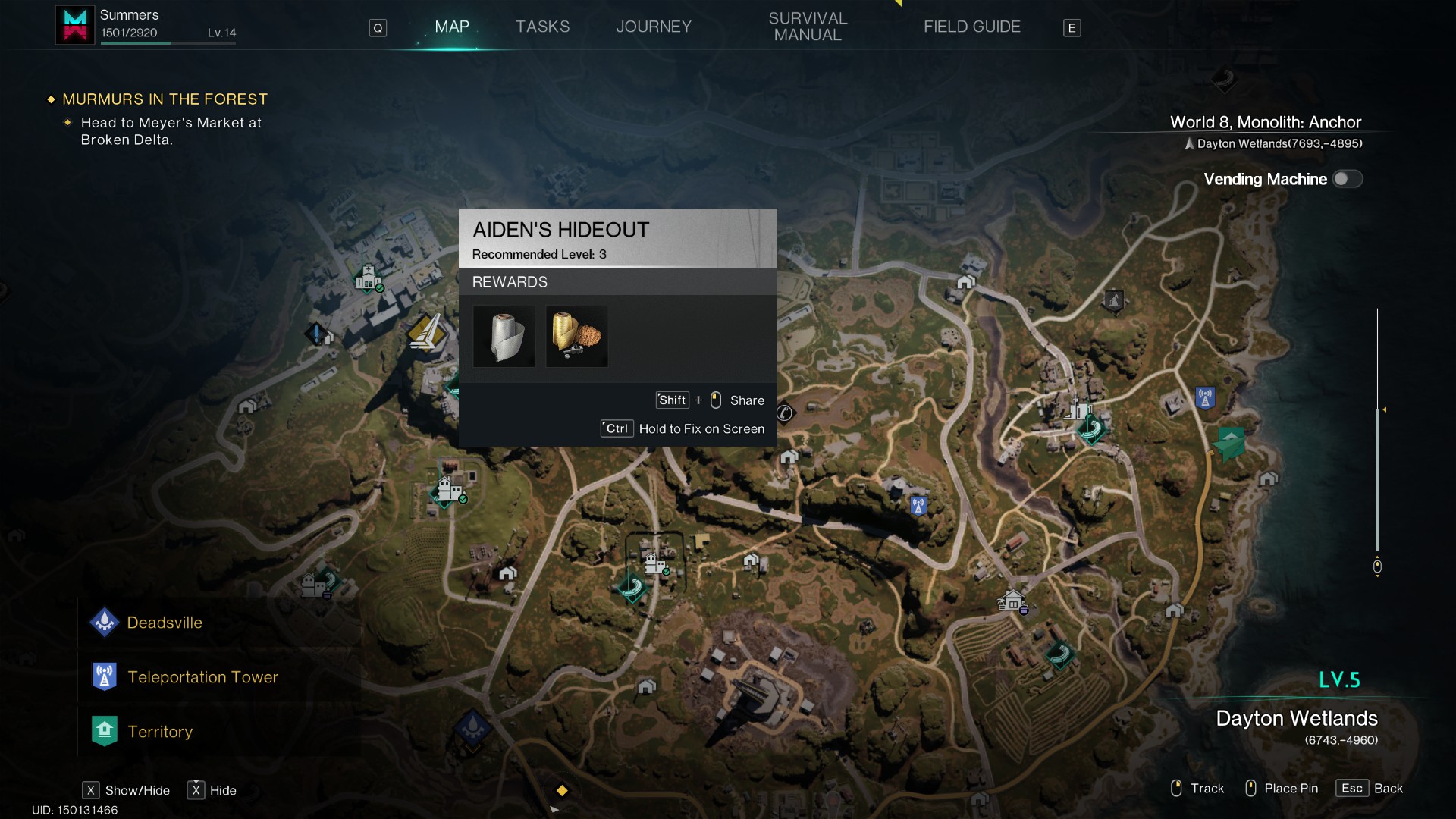1456x819 pixels.
Task: Click the yellow sailboat marker on the map
Action: coord(426,332)
